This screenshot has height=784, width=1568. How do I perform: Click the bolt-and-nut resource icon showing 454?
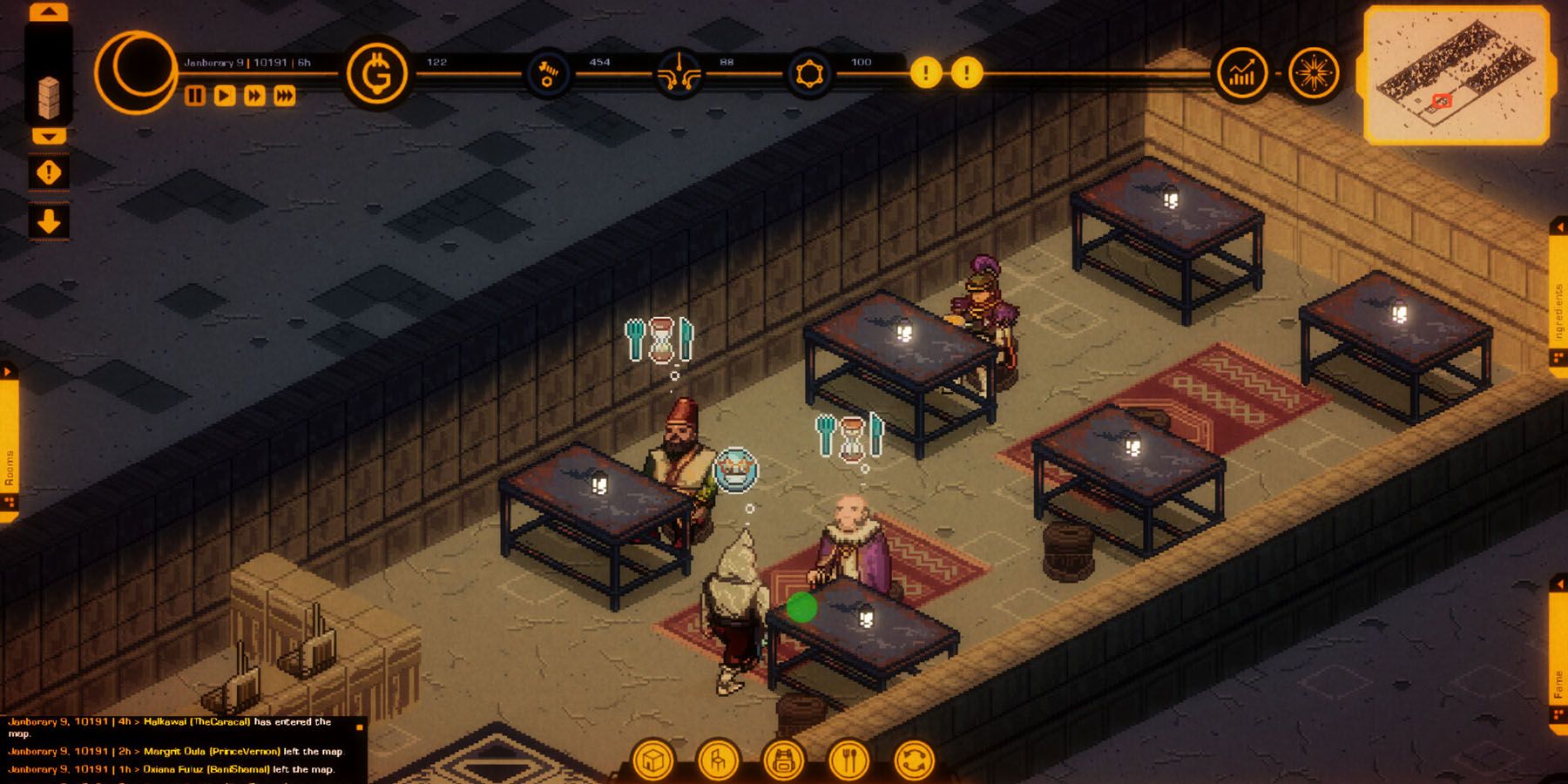(549, 74)
